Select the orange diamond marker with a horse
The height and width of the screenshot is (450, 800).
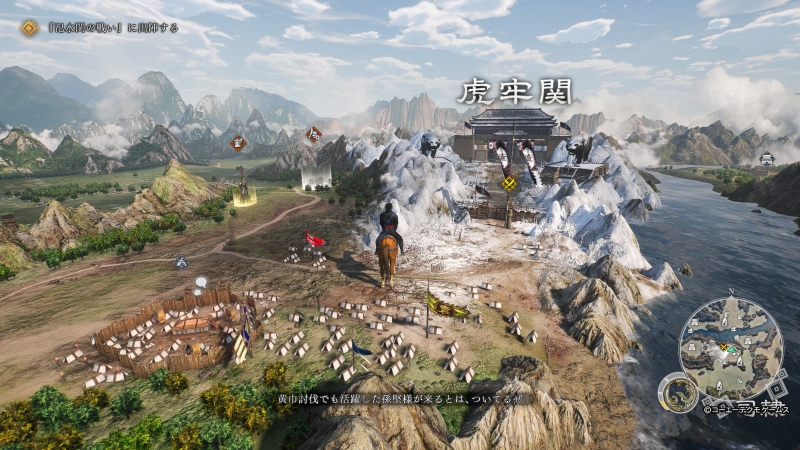pos(314,134)
